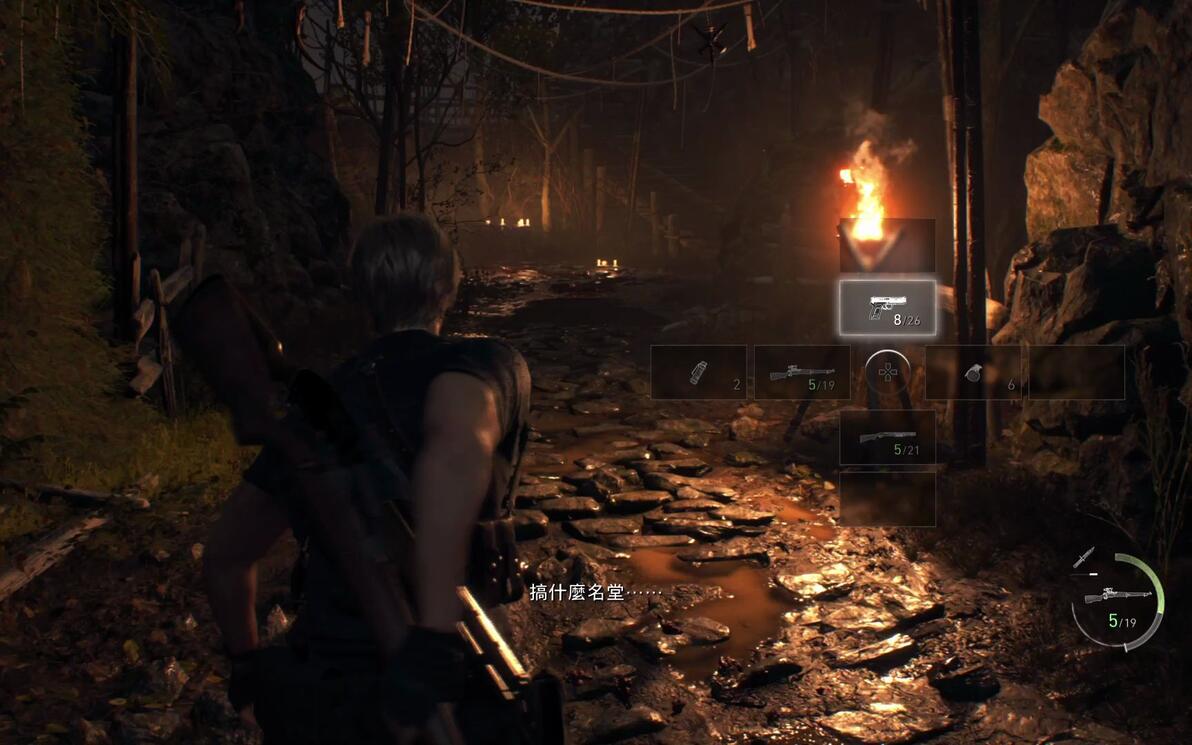Click the equipped rifle icon in the HUD

click(1117, 597)
